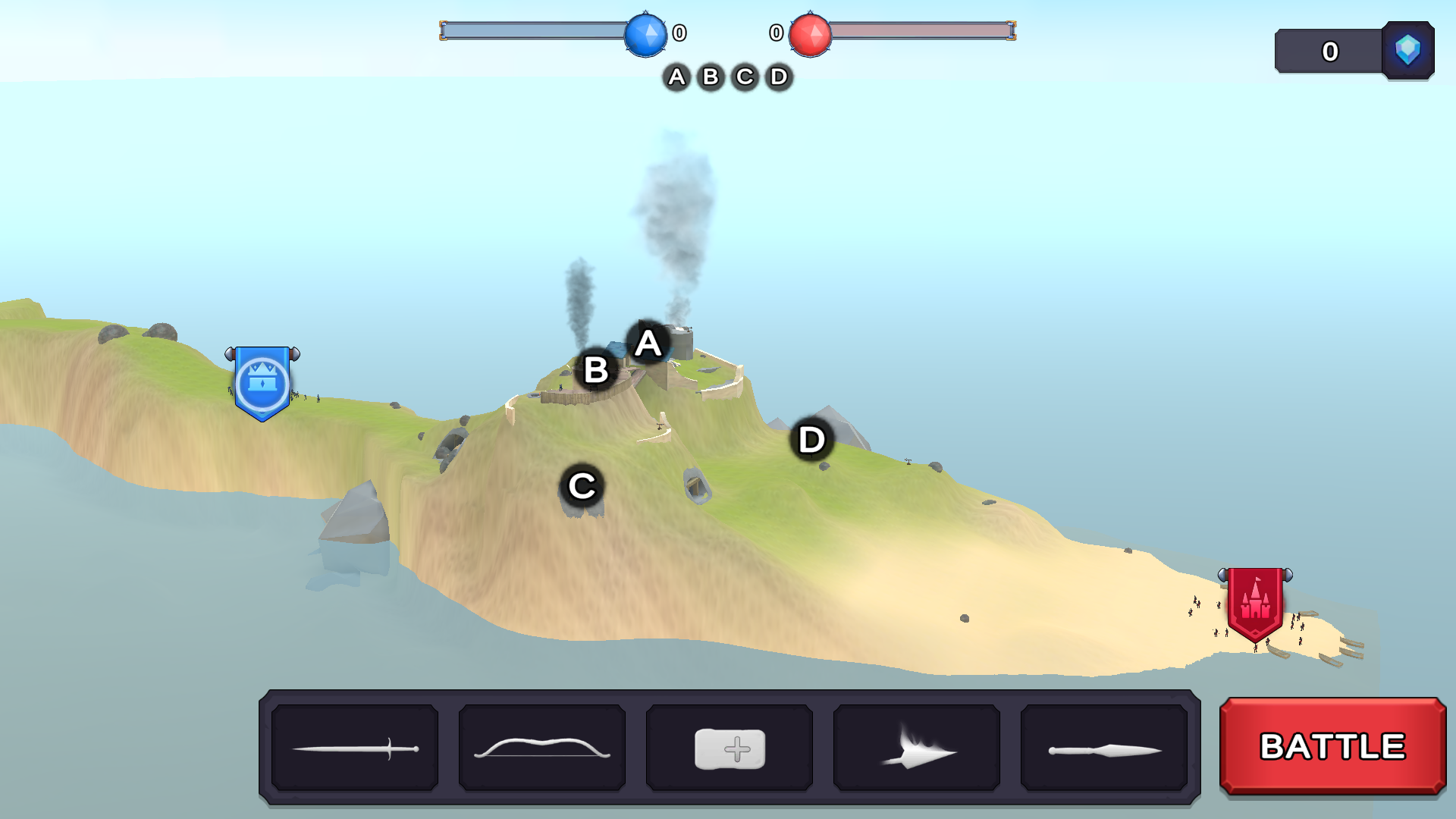Viewport: 1456px width, 819px height.
Task: Click the blue team orb on the health bar
Action: point(645,34)
